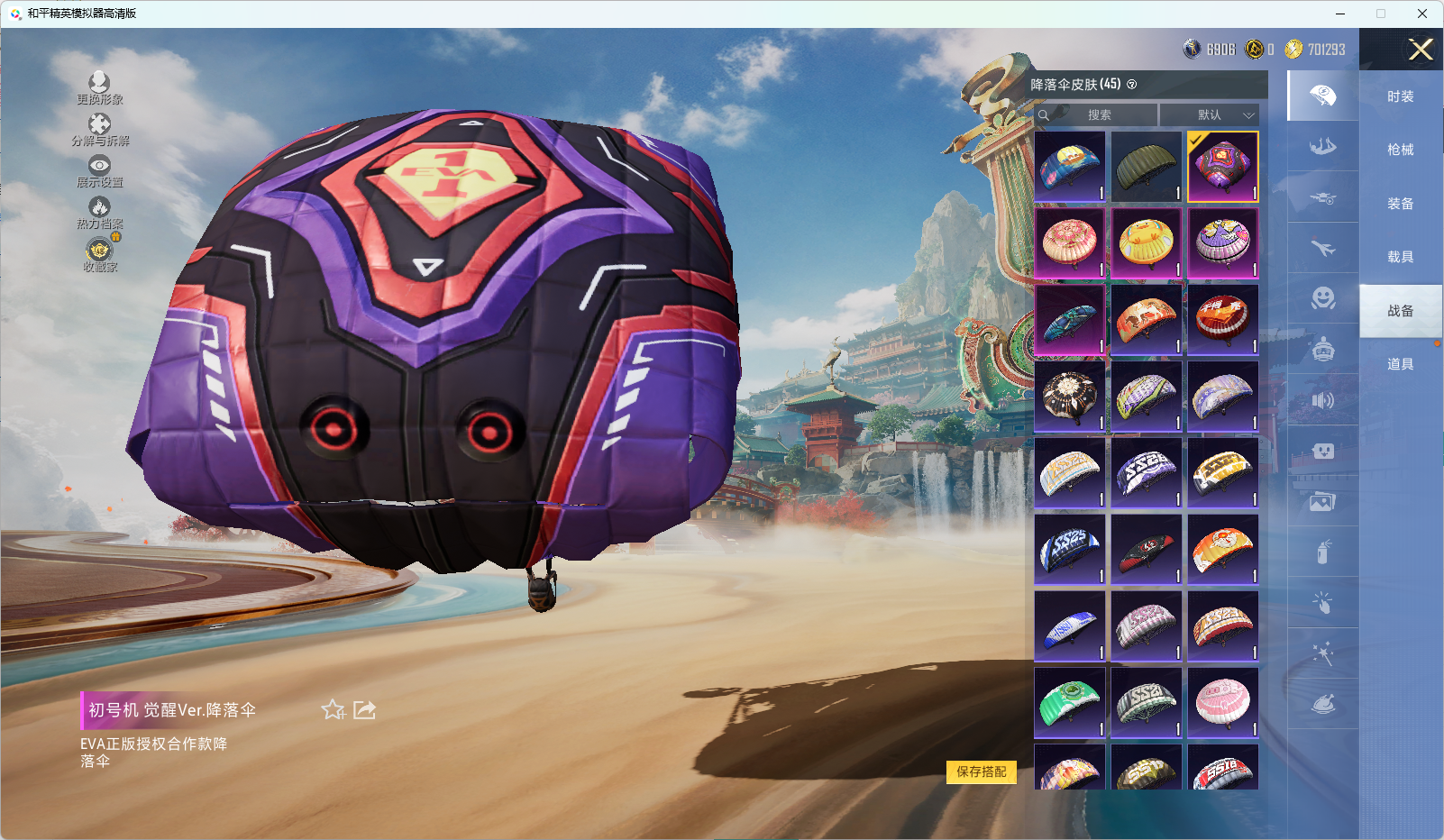Switch to the 时装 tab

click(1400, 96)
